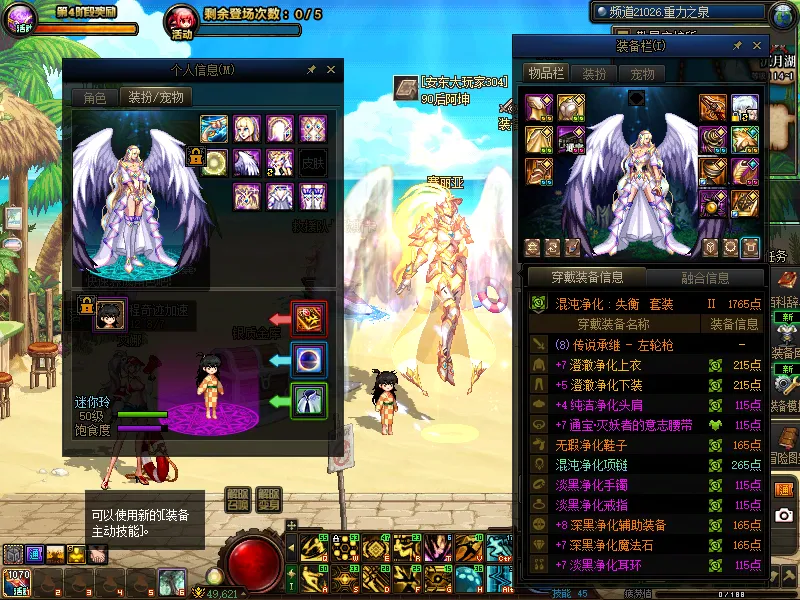Select the 皮肤 skin avatar slot

(x=313, y=163)
